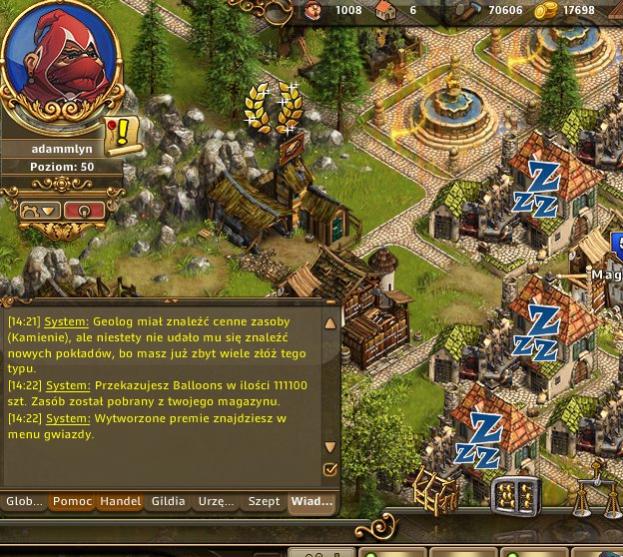The image size is (623, 557).
Task: Show the Urzę... chat tab
Action: click(x=215, y=501)
